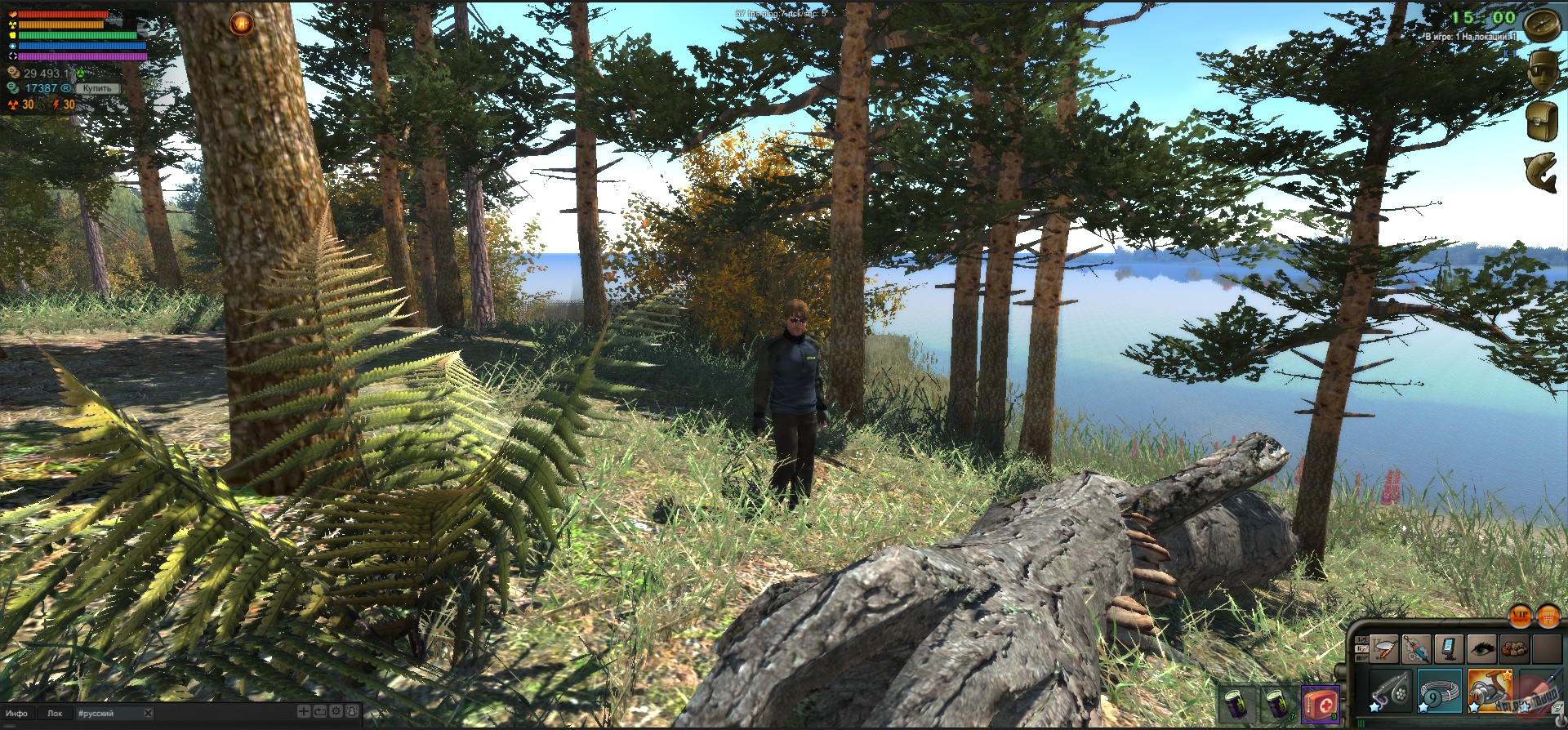Open the #русский channel selector
This screenshot has width=1568, height=730.
click(96, 713)
